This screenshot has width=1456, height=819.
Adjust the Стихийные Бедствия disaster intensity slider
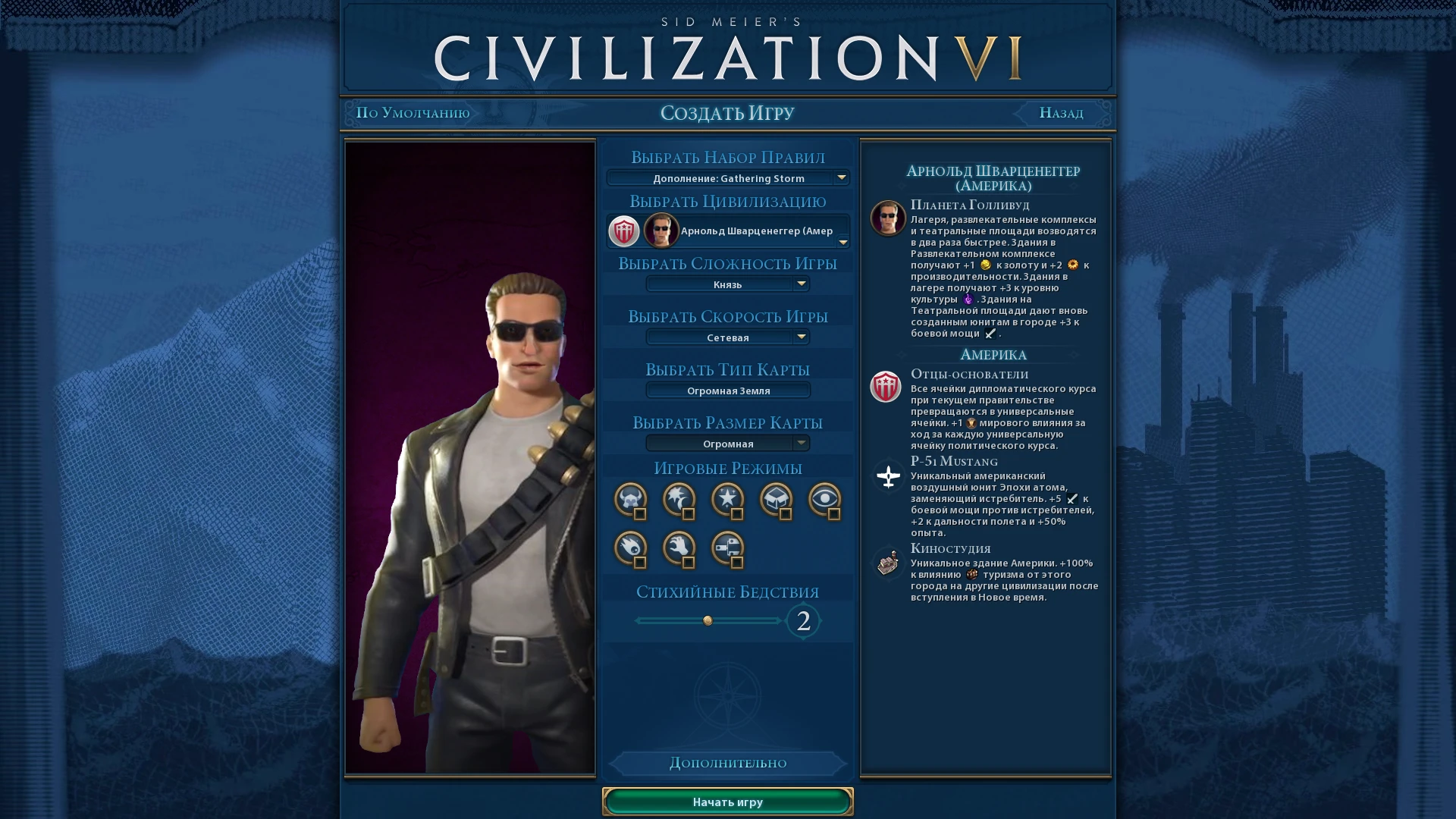708,620
